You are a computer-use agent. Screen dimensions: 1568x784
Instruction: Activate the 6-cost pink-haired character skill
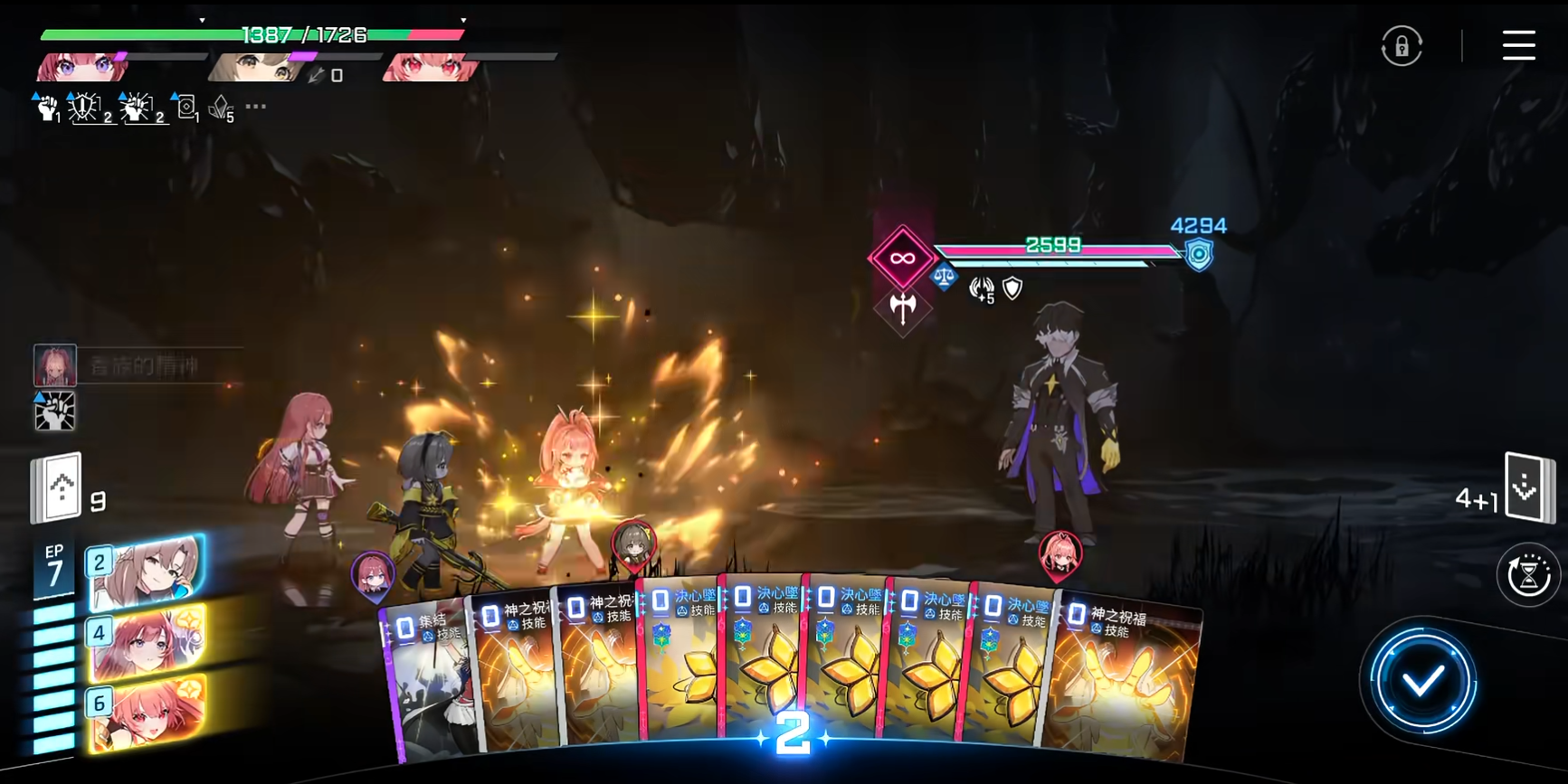[x=147, y=713]
